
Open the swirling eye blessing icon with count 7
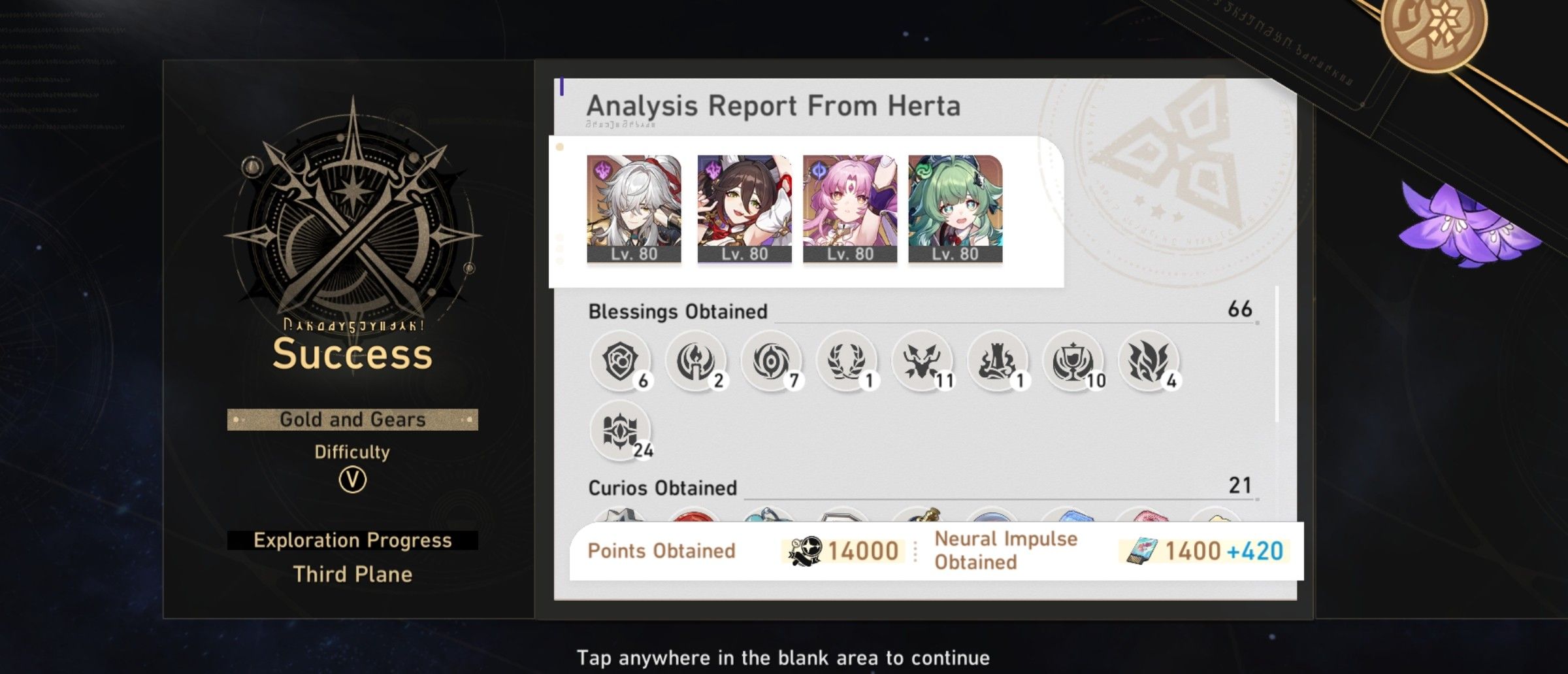click(x=771, y=361)
